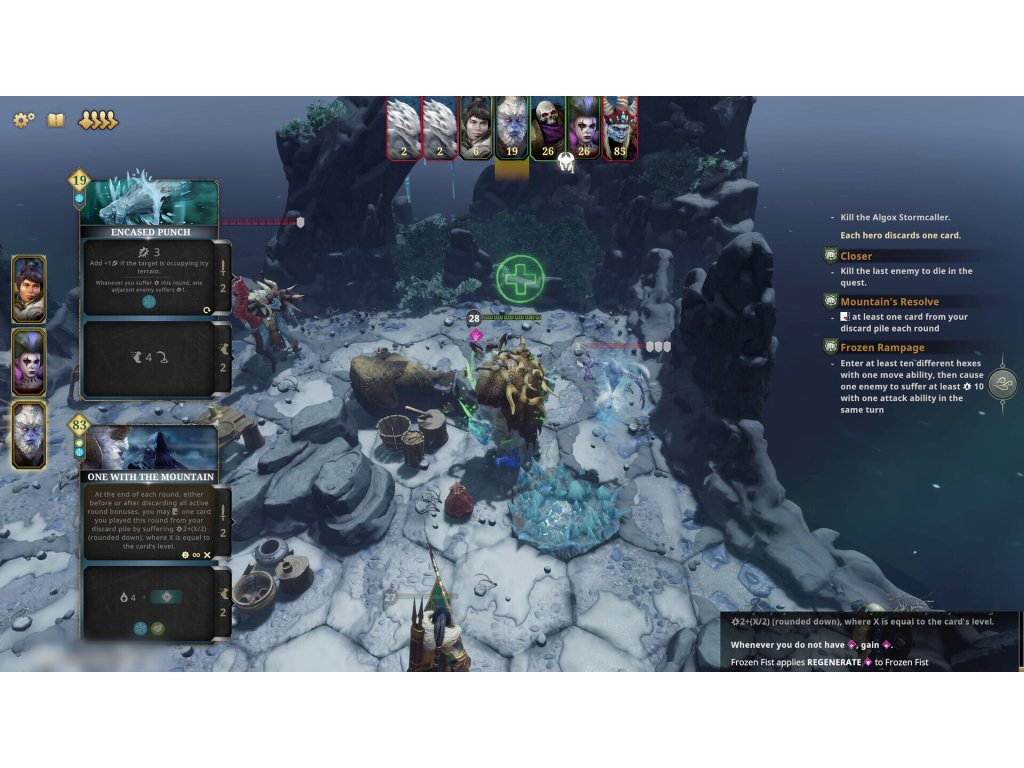Click the initiative 6 hero portrait
The image size is (1024, 768).
pos(476,128)
